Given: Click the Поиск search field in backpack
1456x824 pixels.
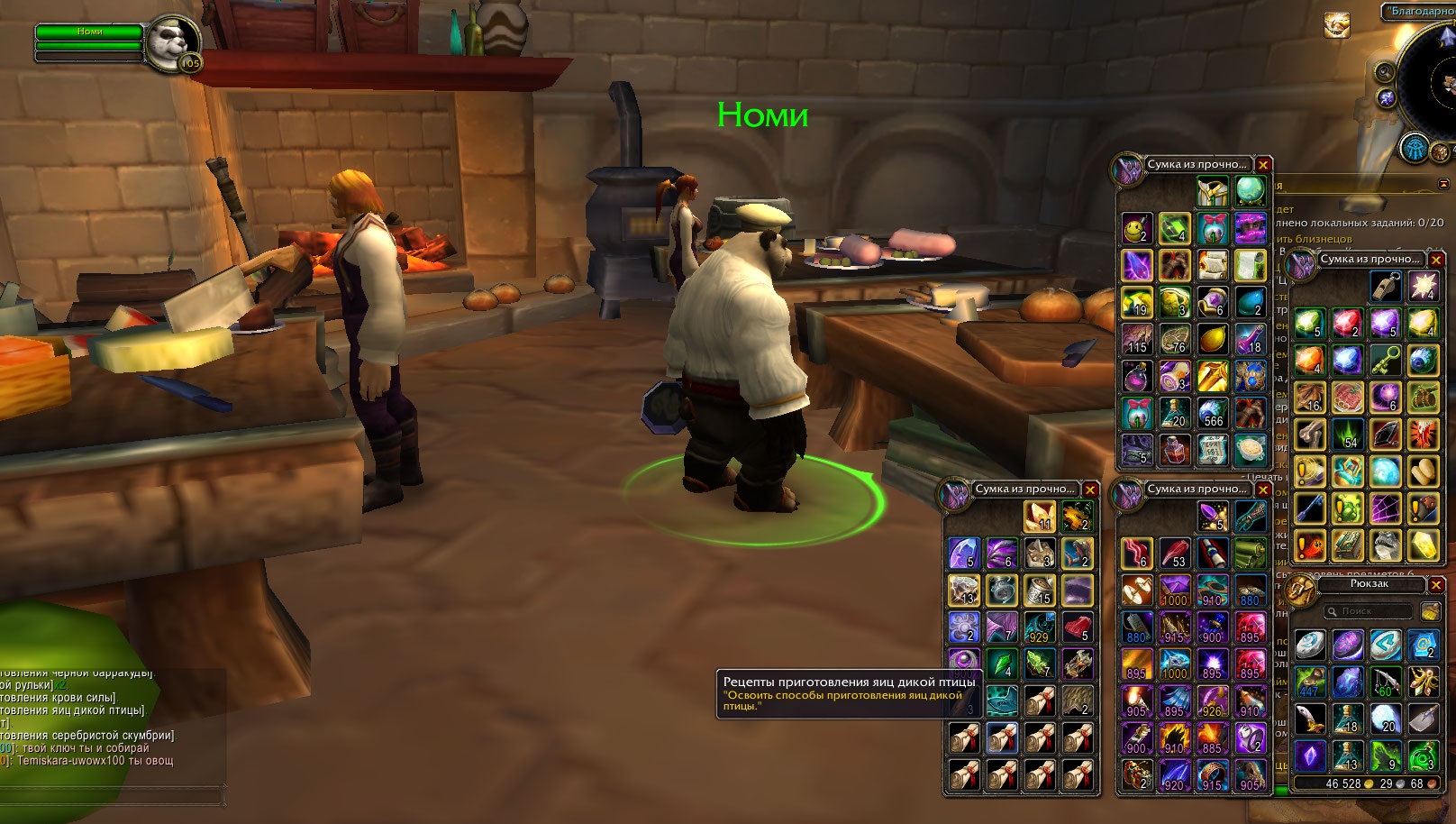Looking at the screenshot, I should 1369,611.
